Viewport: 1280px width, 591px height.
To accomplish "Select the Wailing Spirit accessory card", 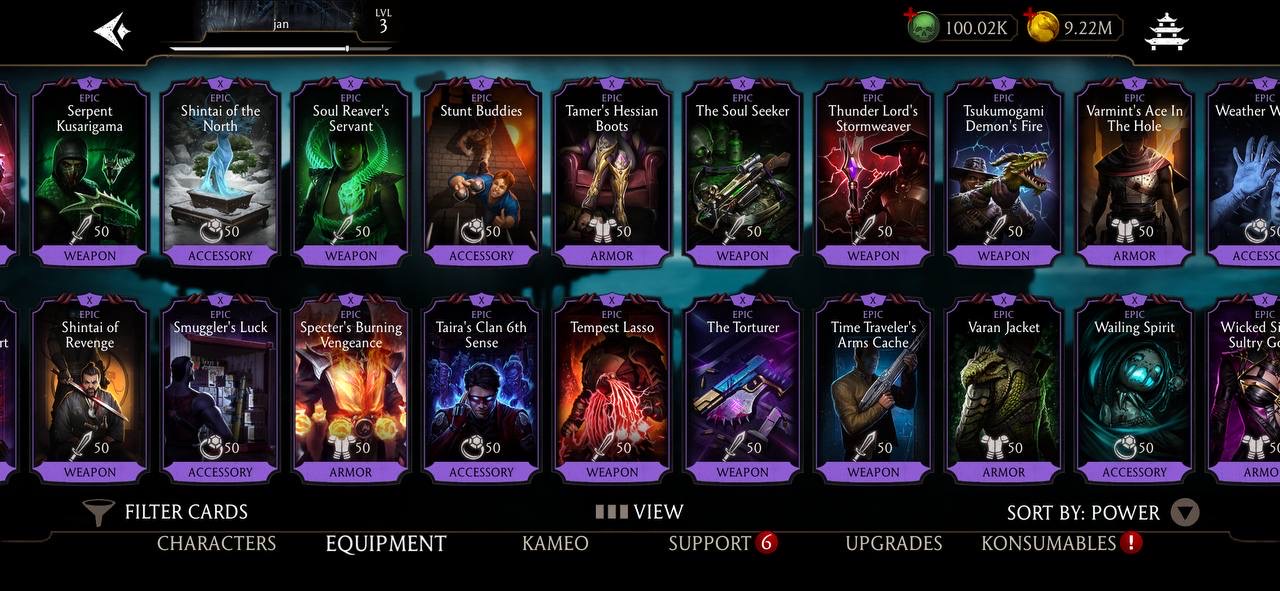I will [1134, 390].
